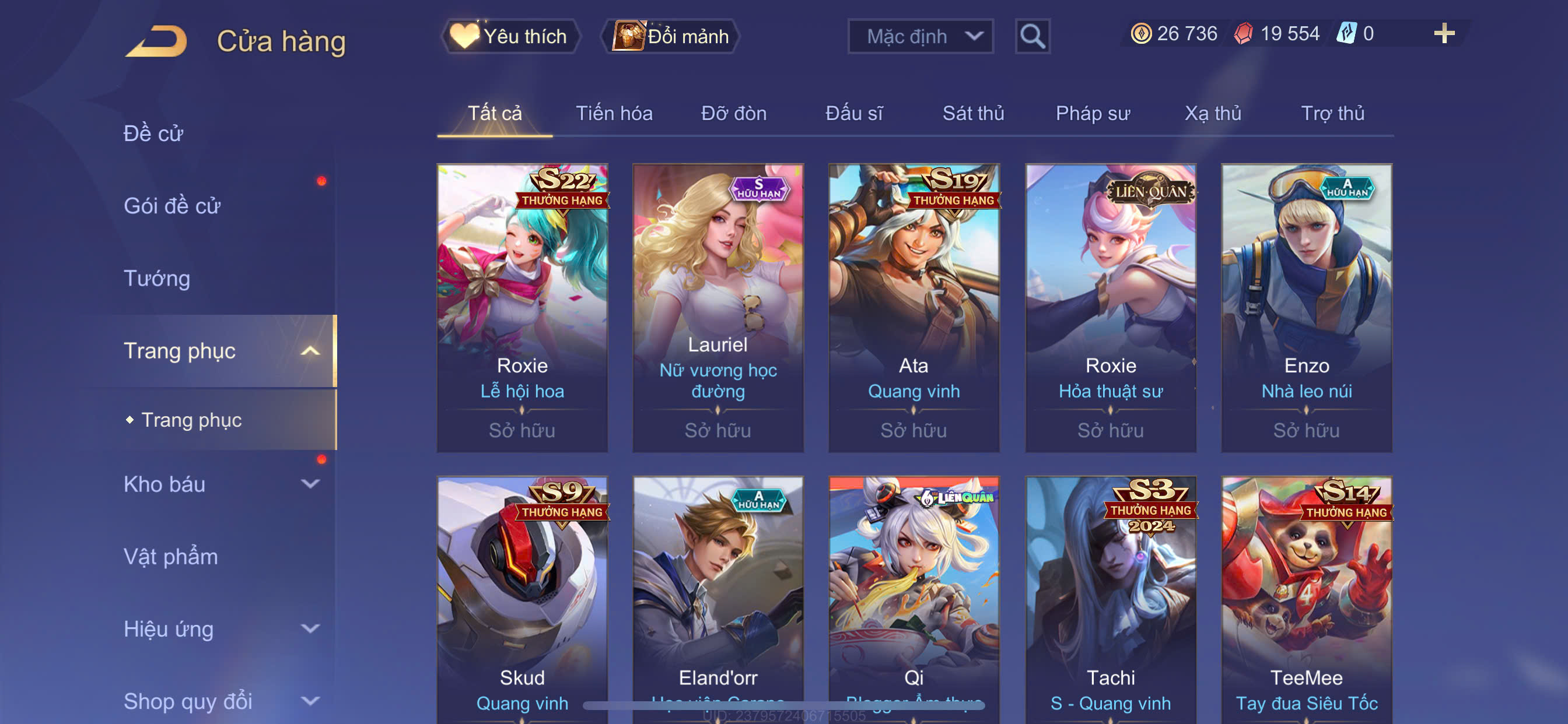1568x724 pixels.
Task: Open the Đề cử menu entry
Action: pos(153,133)
